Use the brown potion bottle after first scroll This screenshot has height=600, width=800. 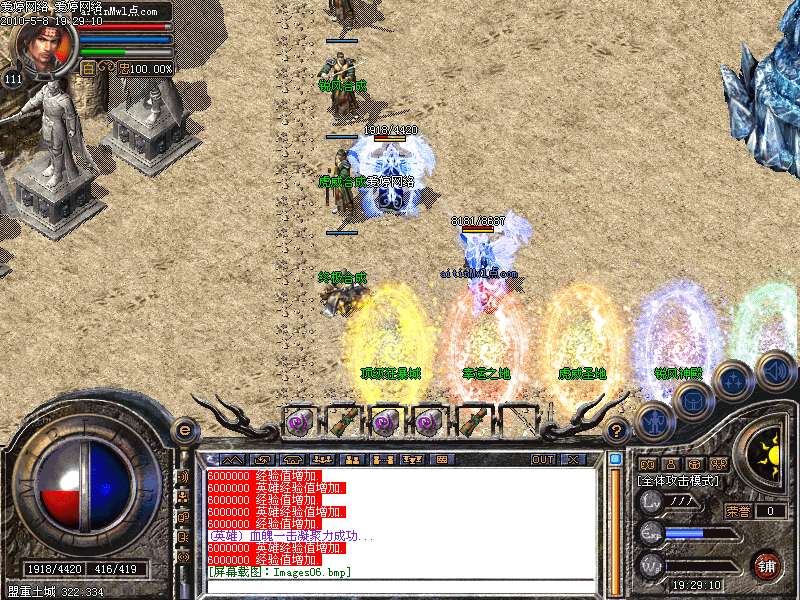tap(341, 420)
